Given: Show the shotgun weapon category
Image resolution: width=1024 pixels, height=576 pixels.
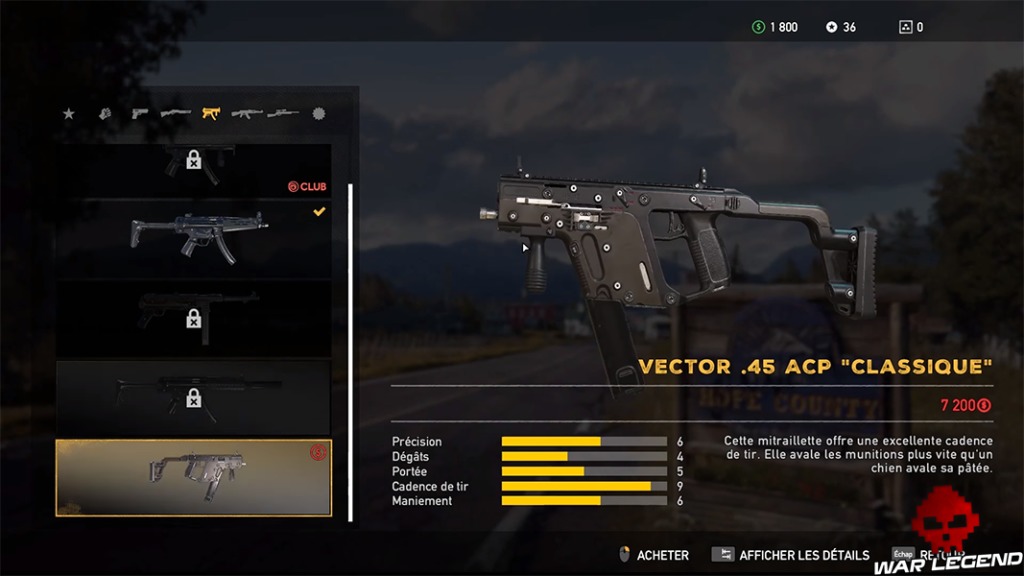Looking at the screenshot, I should 175,114.
